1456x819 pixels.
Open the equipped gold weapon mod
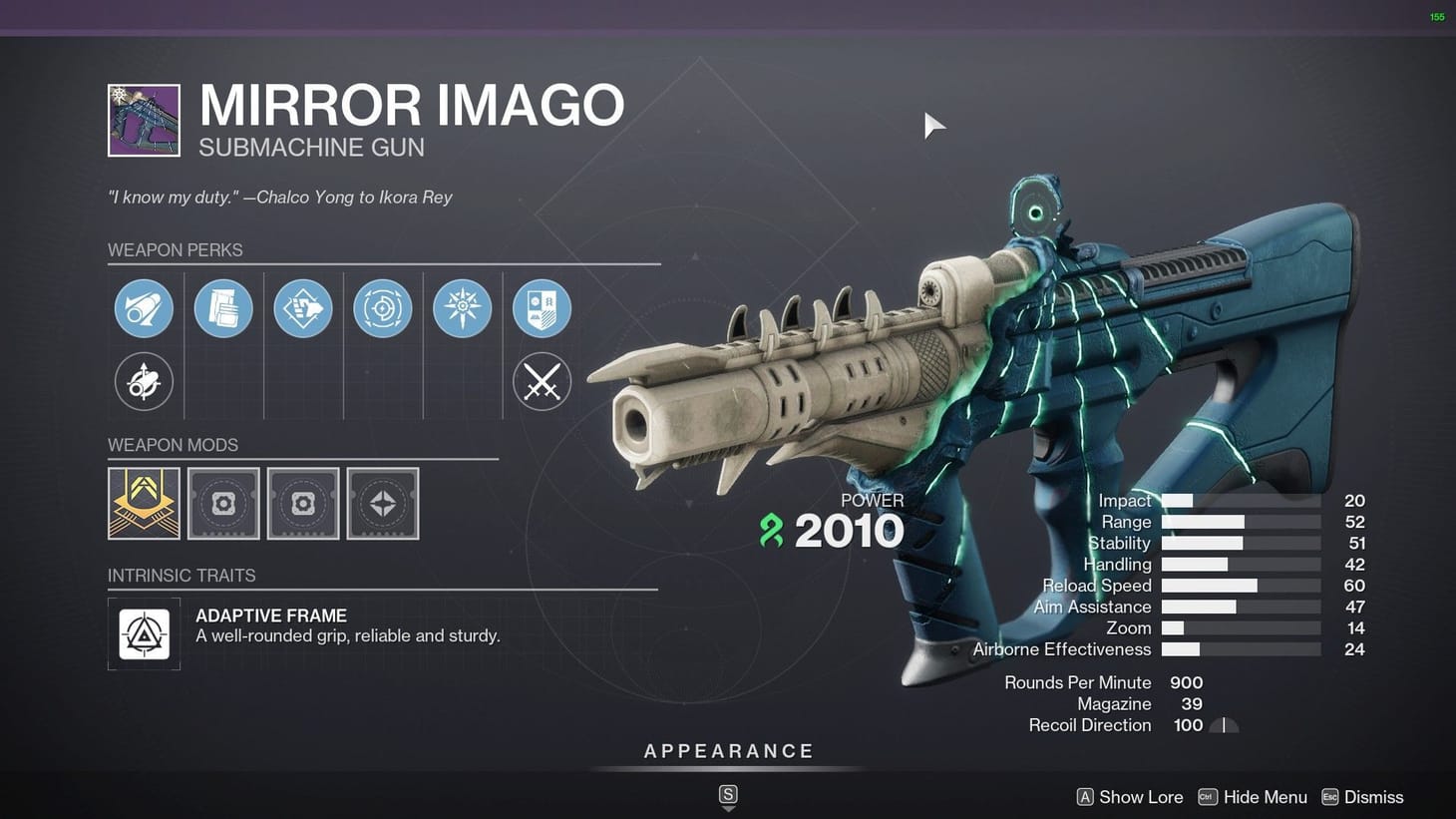pos(144,503)
